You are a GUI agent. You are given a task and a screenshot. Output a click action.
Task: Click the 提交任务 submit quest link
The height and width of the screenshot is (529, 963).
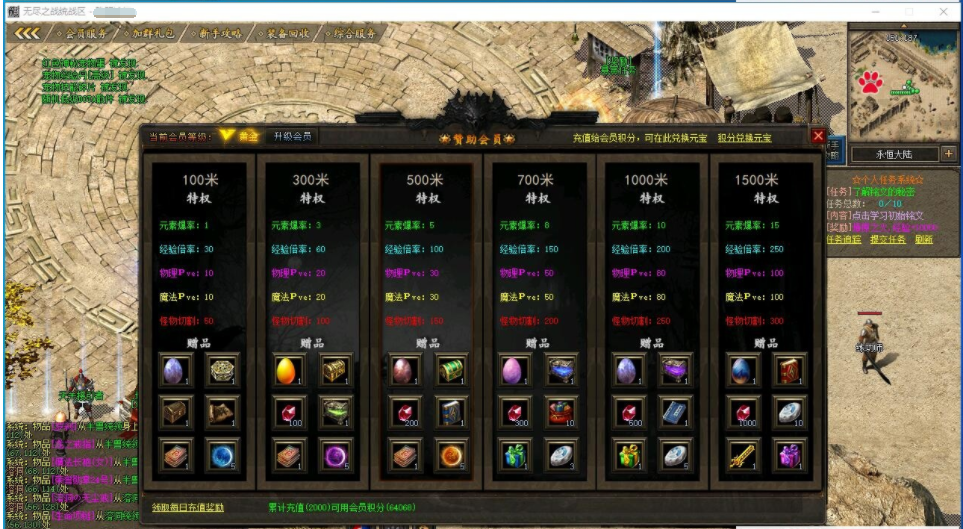(x=888, y=240)
